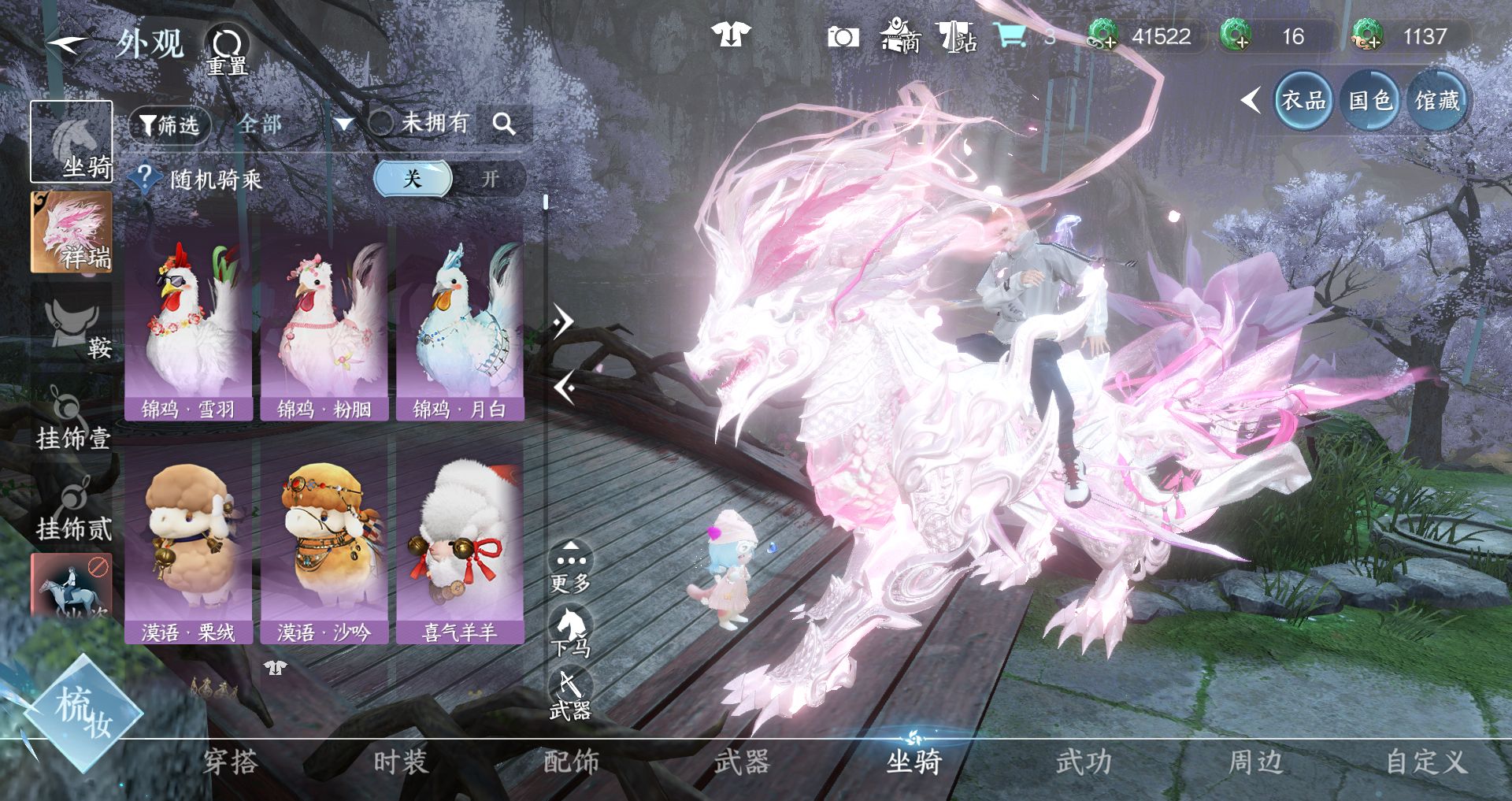Open the 挂饰壹 ornament slot

[x=72, y=419]
